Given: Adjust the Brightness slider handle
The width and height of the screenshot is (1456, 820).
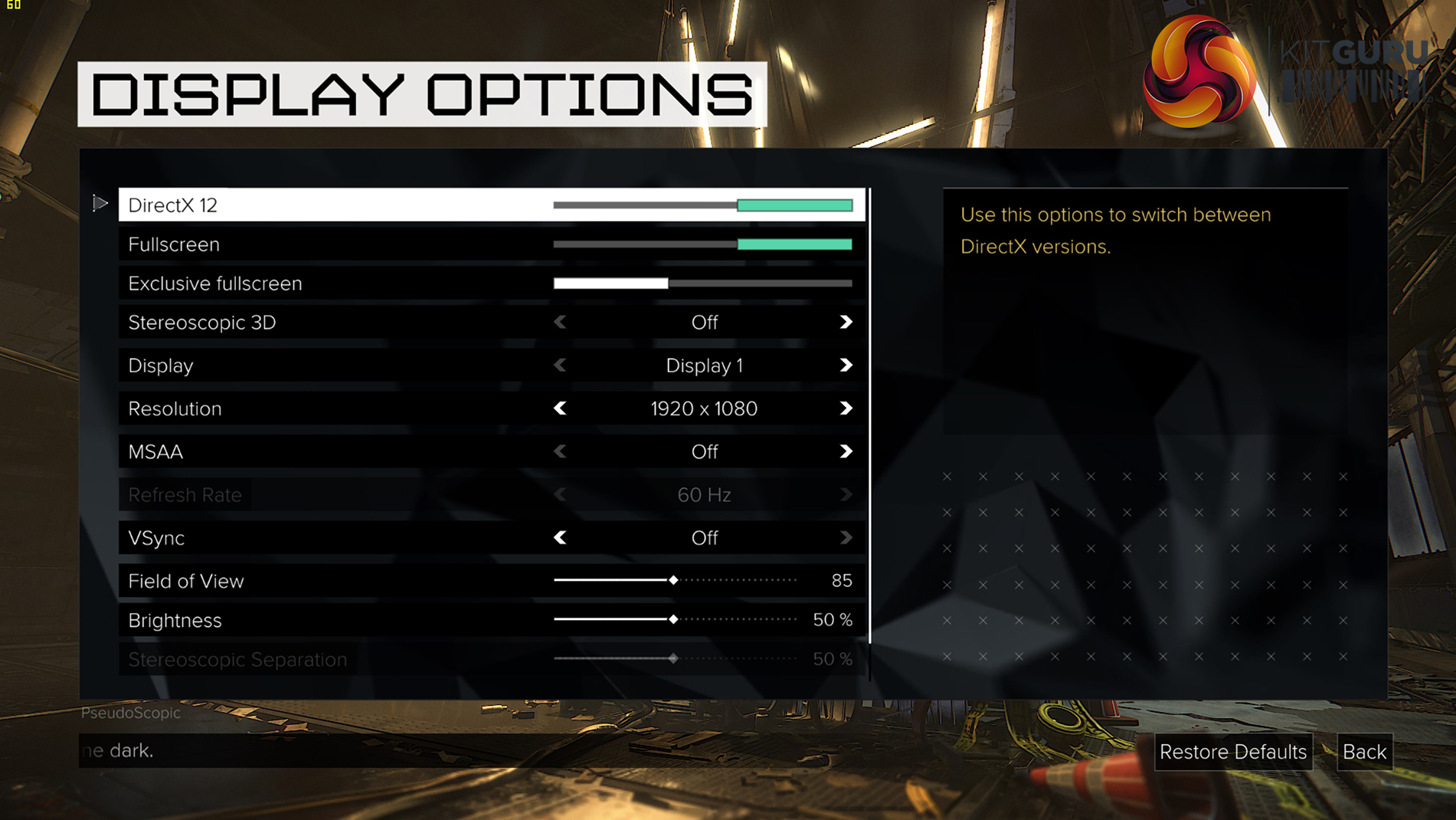Looking at the screenshot, I should pyautogui.click(x=673, y=619).
